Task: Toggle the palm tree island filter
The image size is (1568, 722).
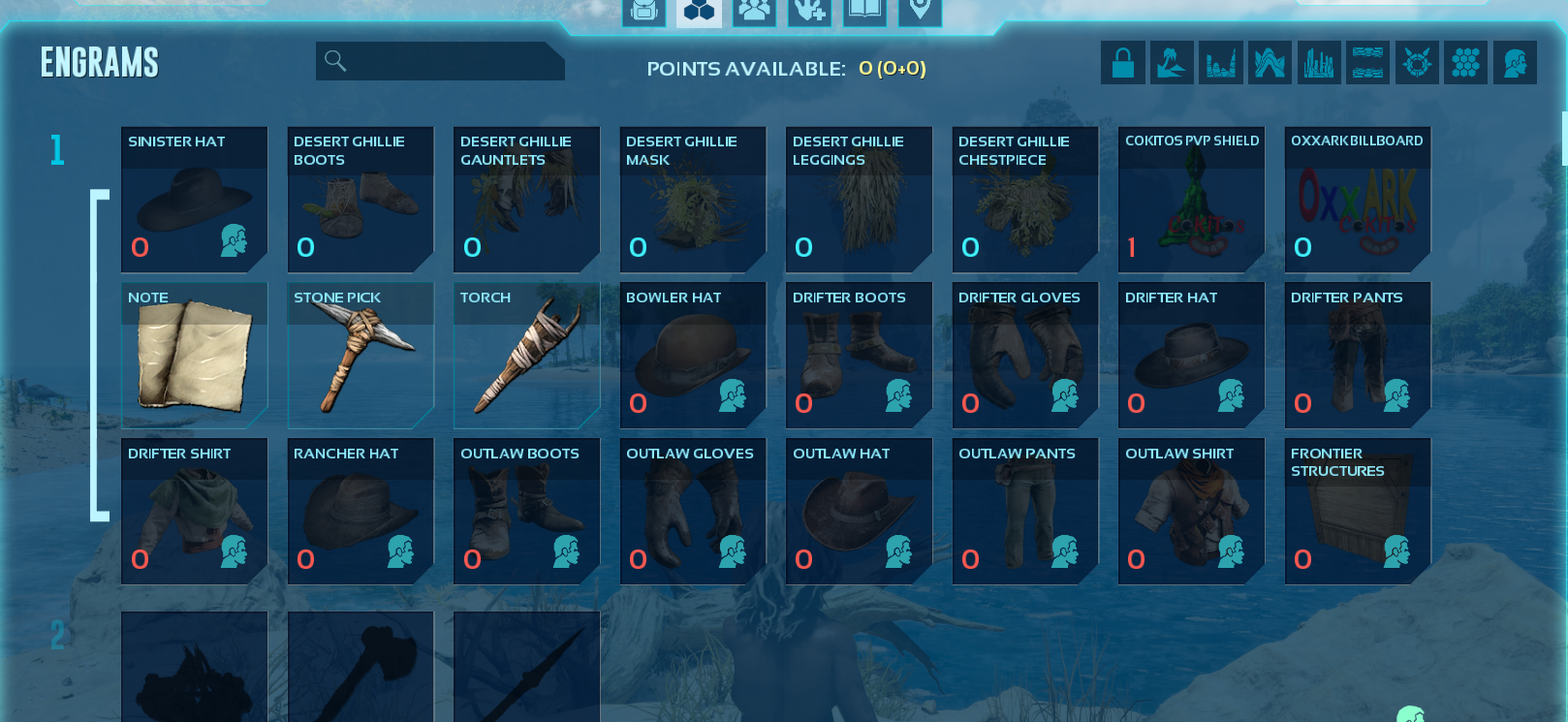Action: tap(1172, 63)
